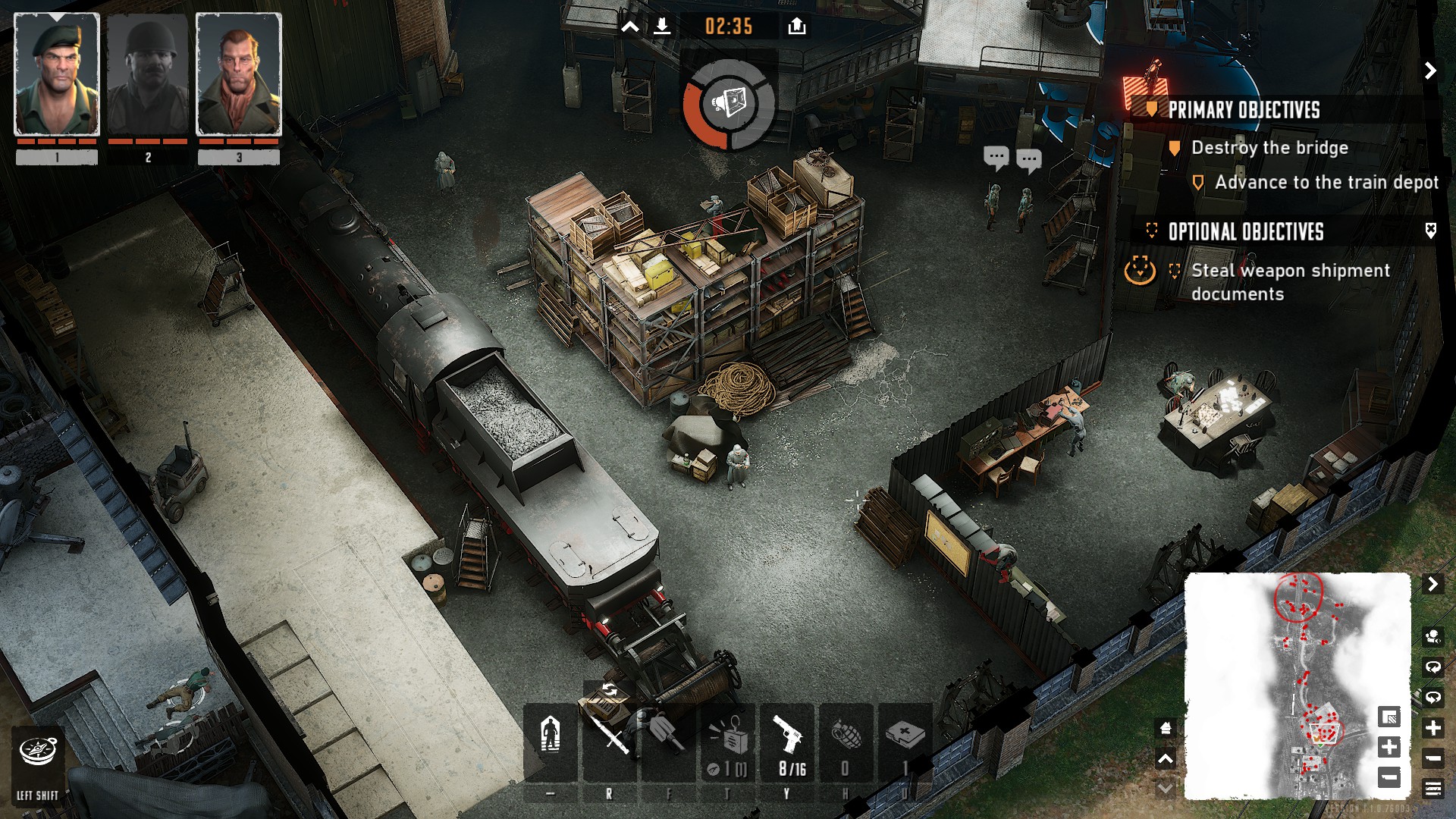Zoom in using the outer plus button

pyautogui.click(x=1433, y=728)
